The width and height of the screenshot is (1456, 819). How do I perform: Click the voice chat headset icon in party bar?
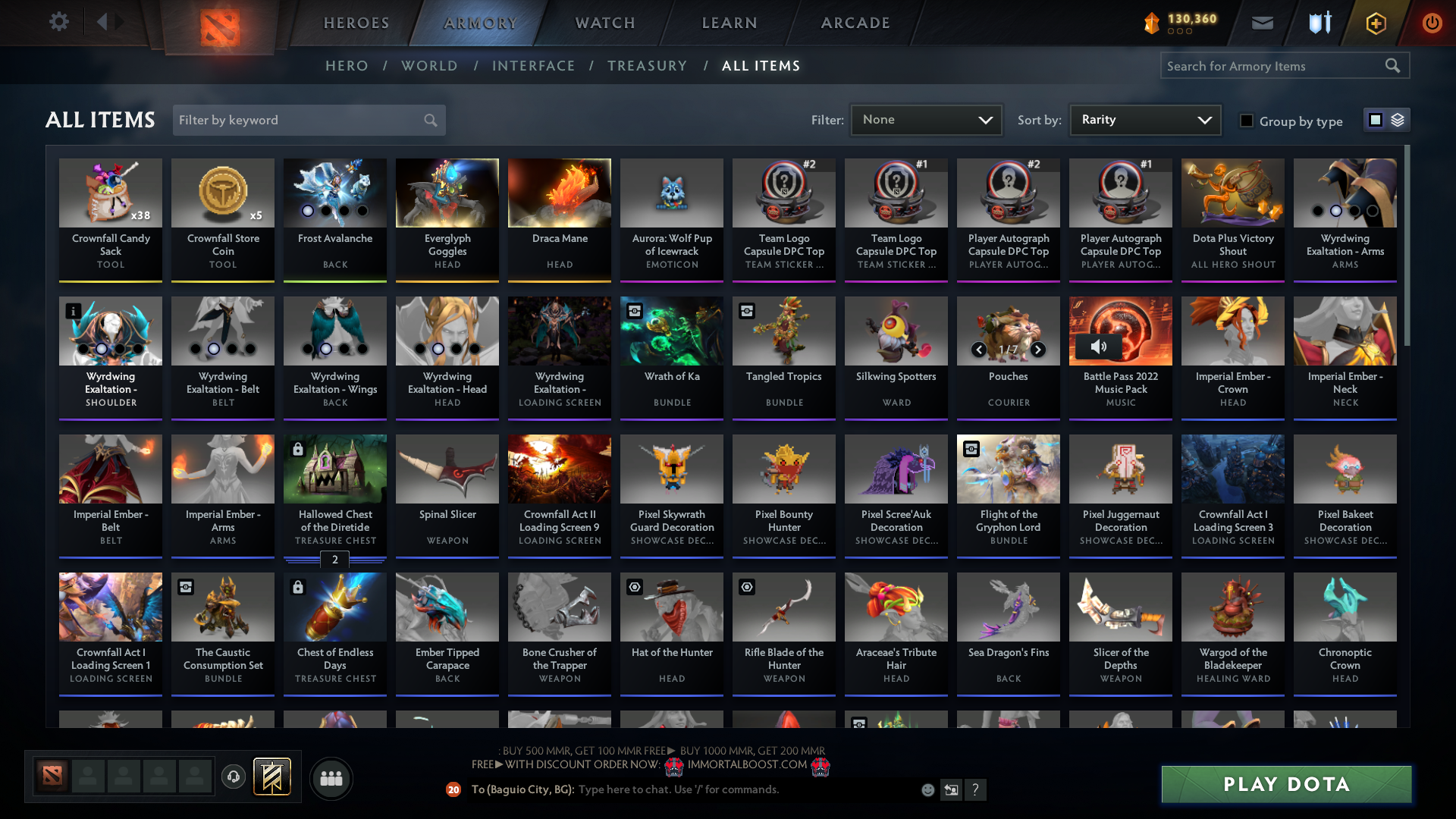pyautogui.click(x=233, y=777)
